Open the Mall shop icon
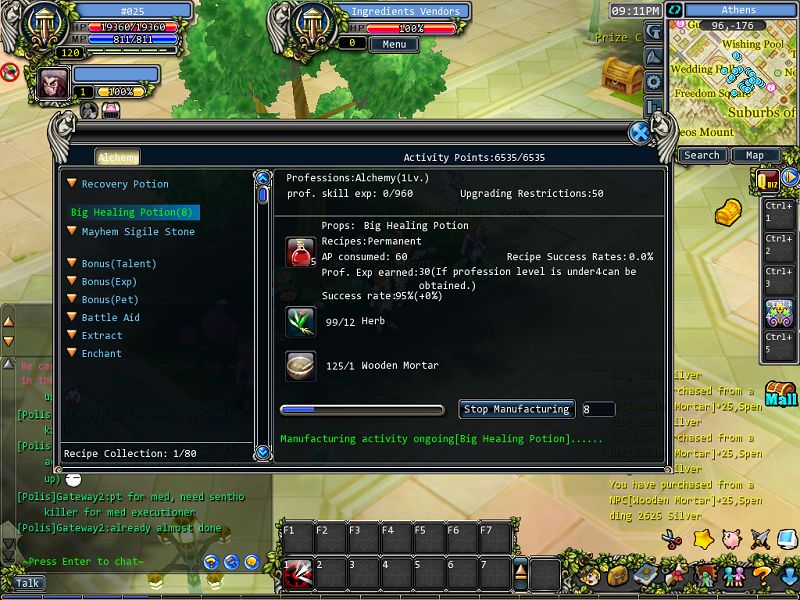The image size is (800, 600). click(780, 393)
